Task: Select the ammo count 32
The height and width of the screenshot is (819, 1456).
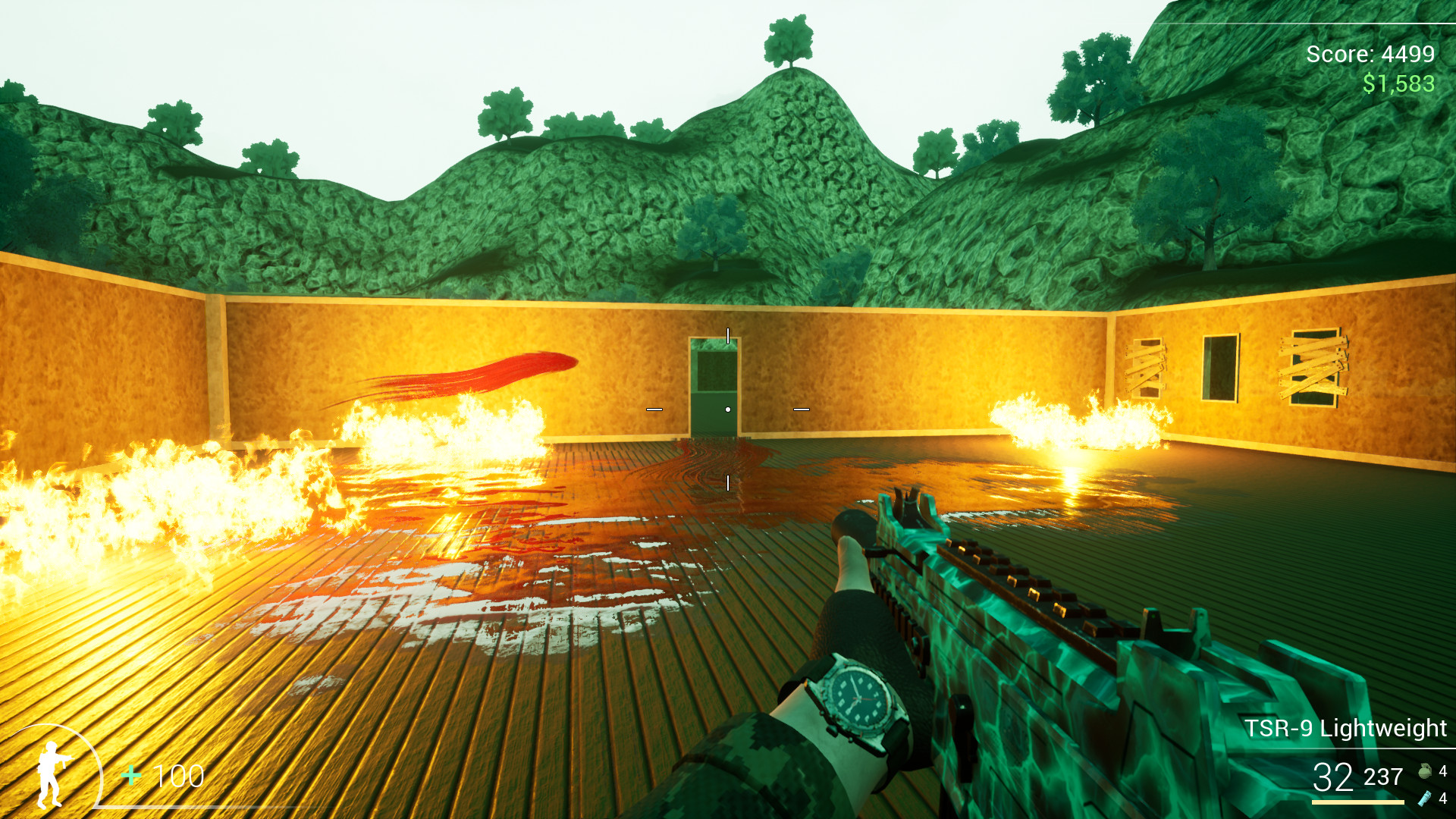Action: [1332, 777]
